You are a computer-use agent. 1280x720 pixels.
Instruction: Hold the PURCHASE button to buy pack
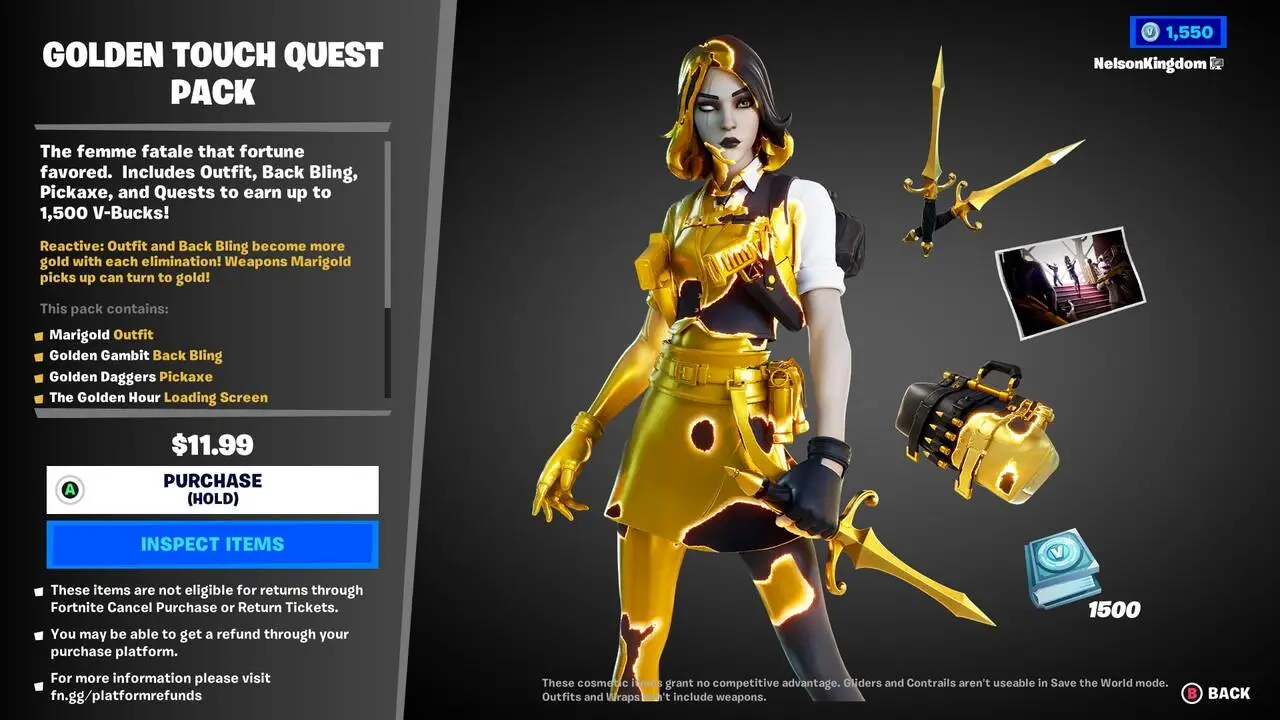[210, 490]
